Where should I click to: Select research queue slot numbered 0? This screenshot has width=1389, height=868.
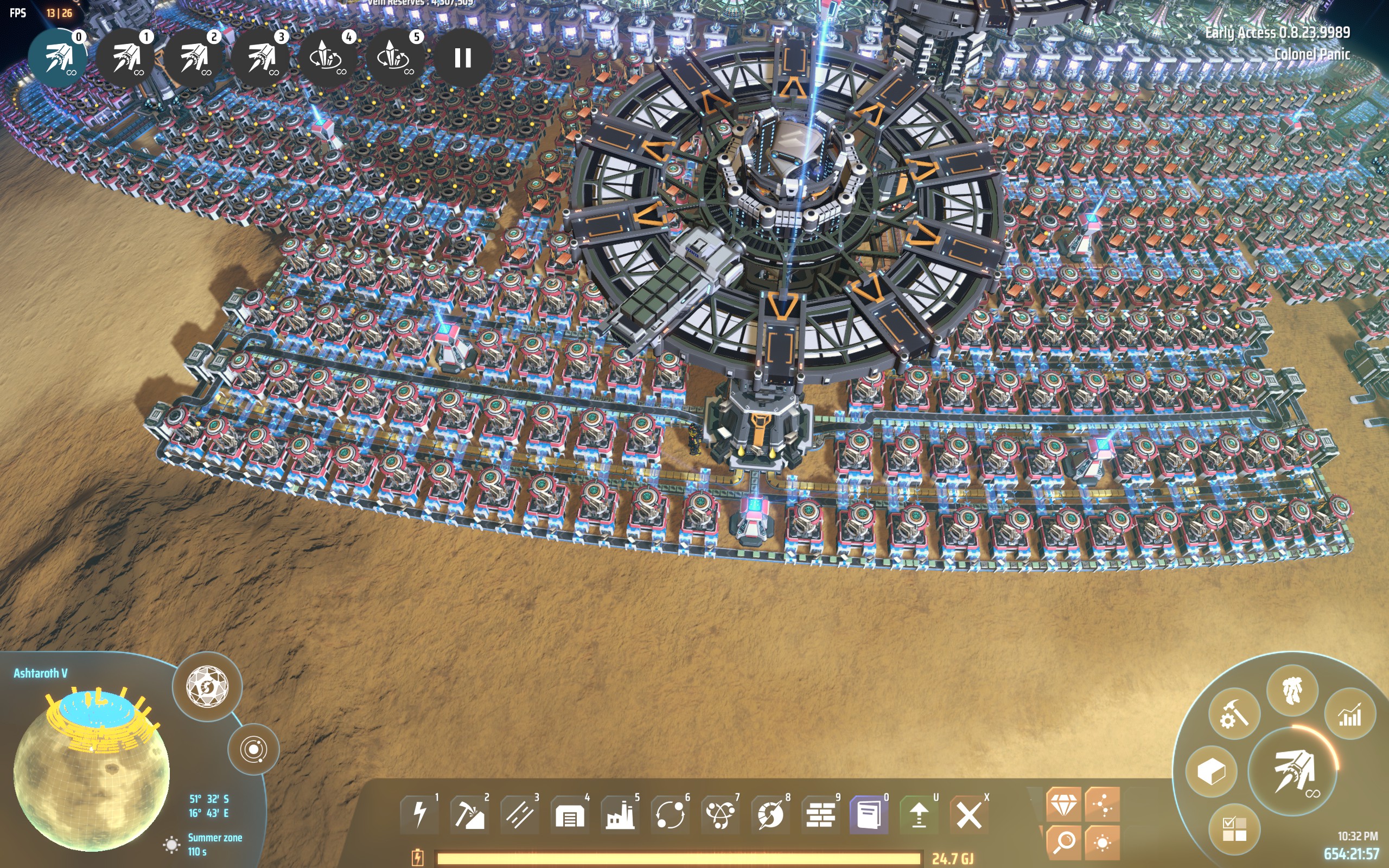click(x=59, y=58)
